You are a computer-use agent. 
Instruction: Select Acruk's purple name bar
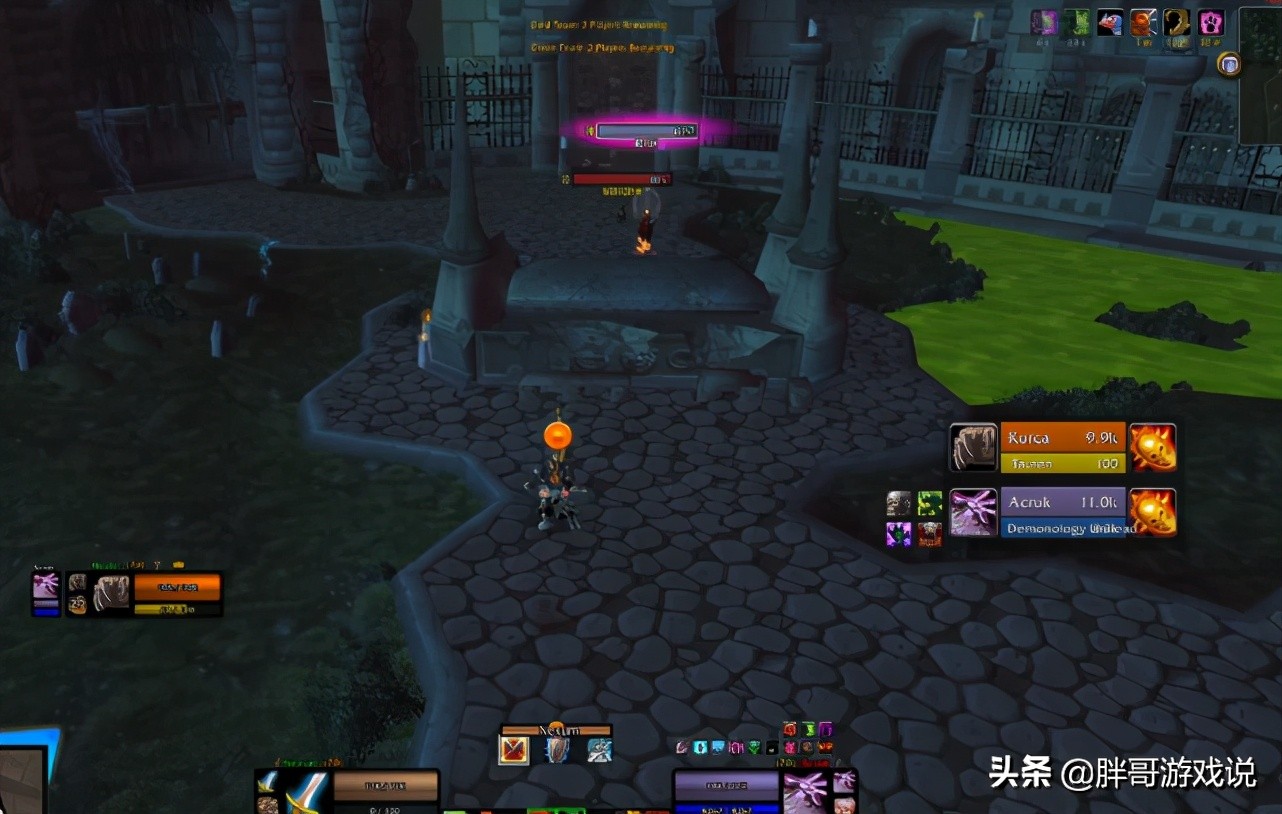[1062, 503]
